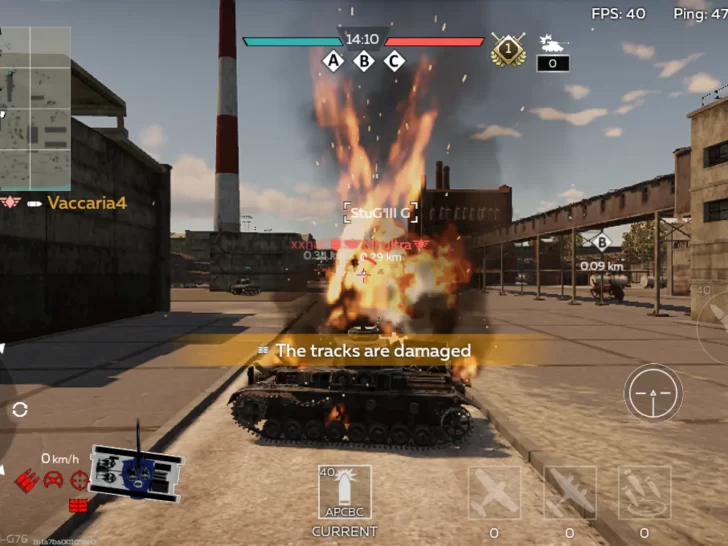Call in the fighter plane strike
The height and width of the screenshot is (546, 728).
click(495, 492)
